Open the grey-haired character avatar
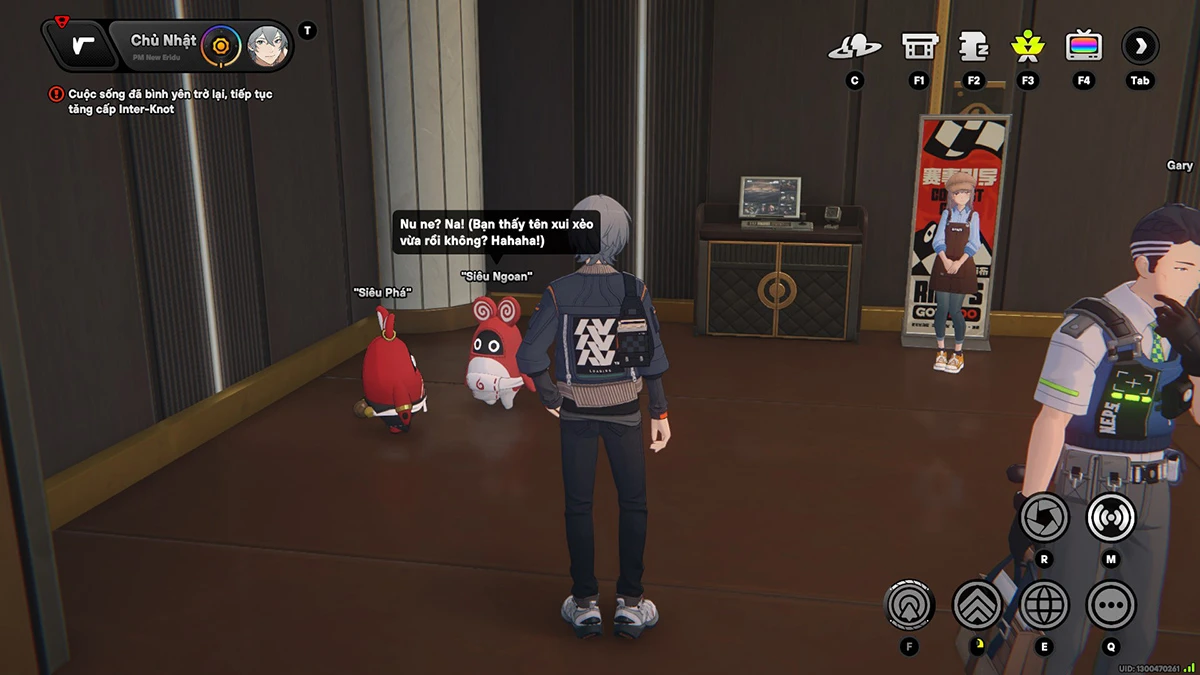 point(267,45)
